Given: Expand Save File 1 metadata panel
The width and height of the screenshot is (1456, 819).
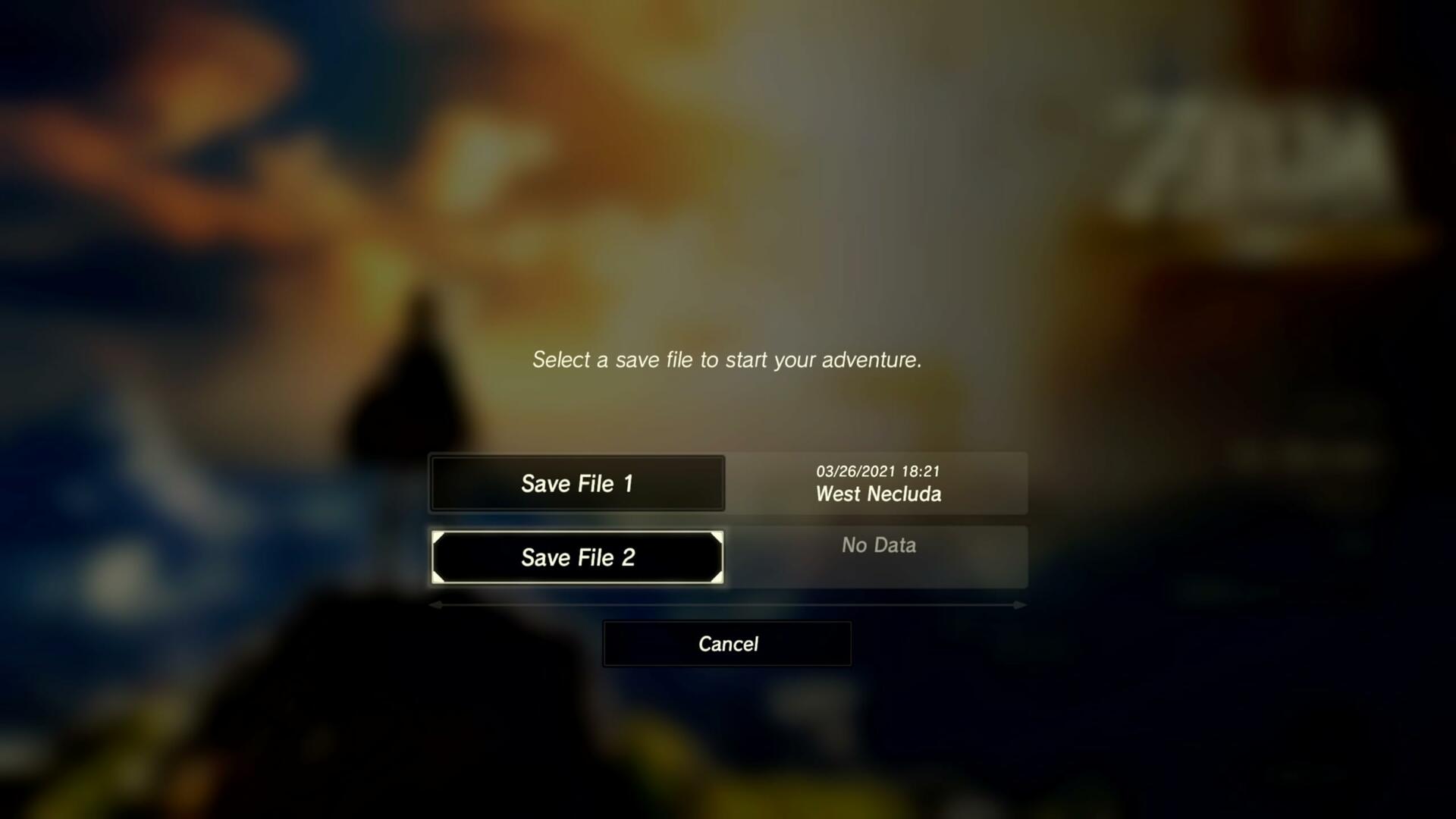Looking at the screenshot, I should pyautogui.click(x=878, y=483).
